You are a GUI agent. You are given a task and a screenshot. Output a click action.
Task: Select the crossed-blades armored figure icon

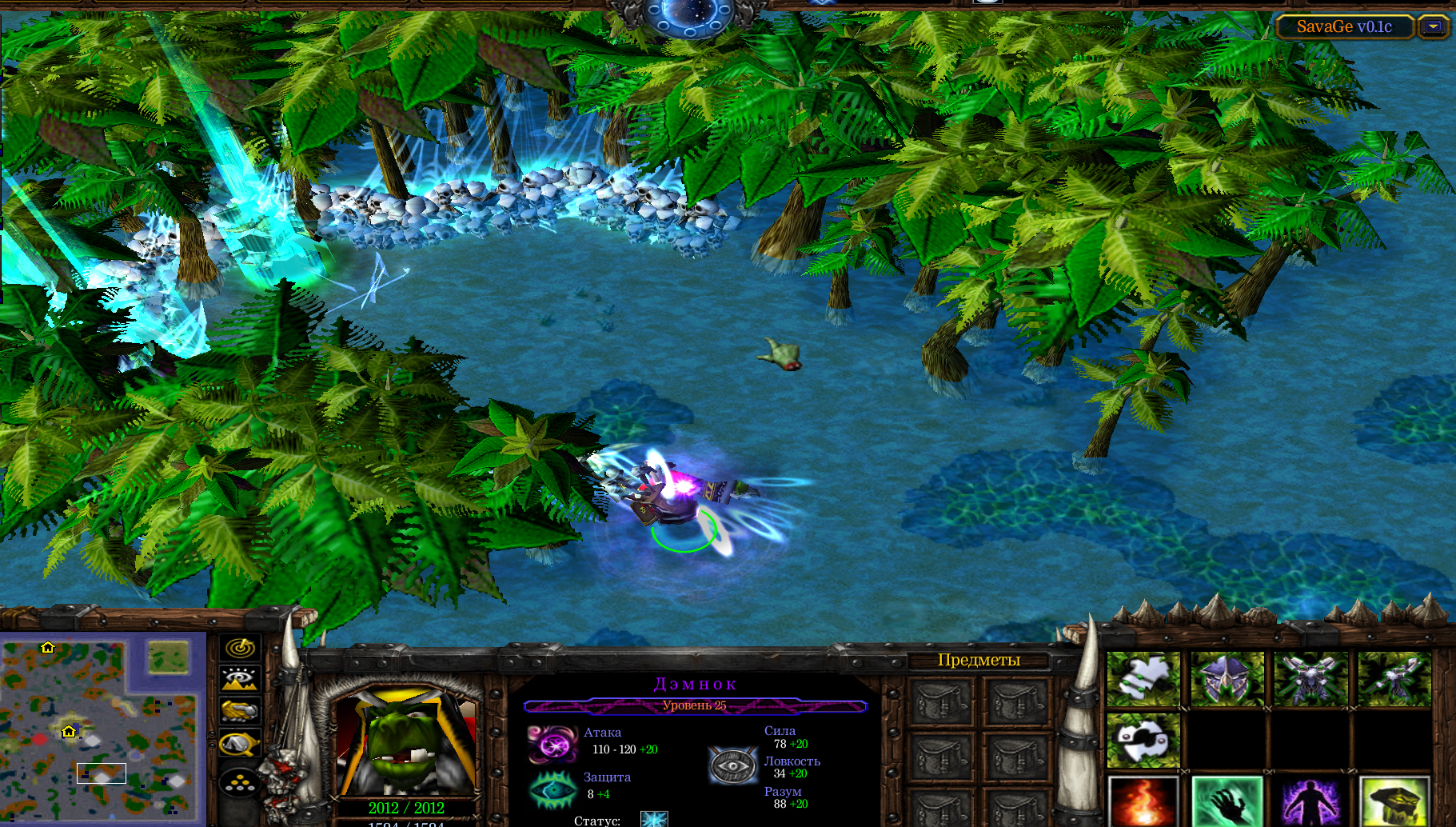tap(1310, 679)
